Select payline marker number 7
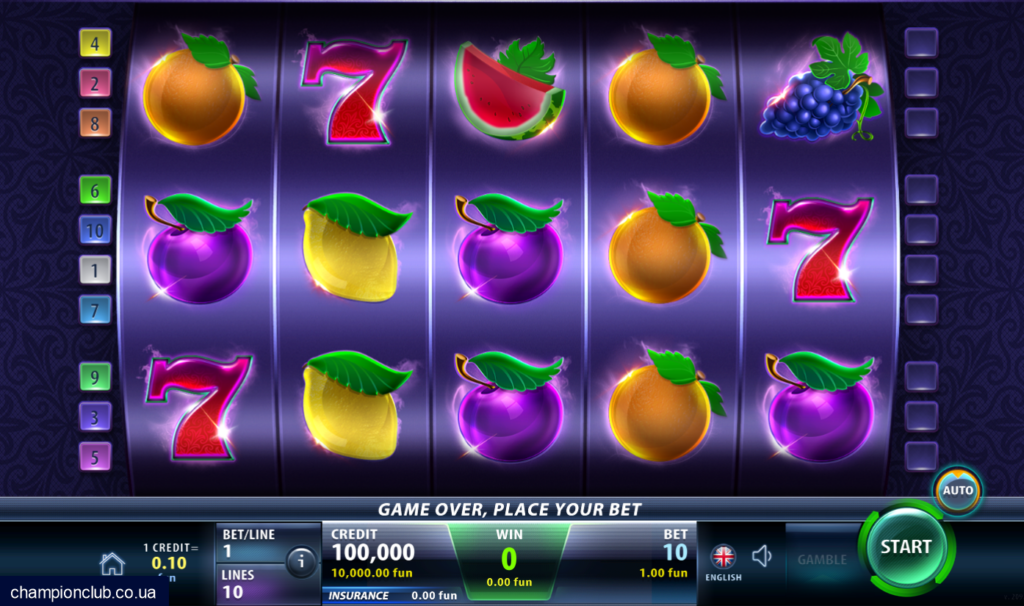 pos(95,309)
